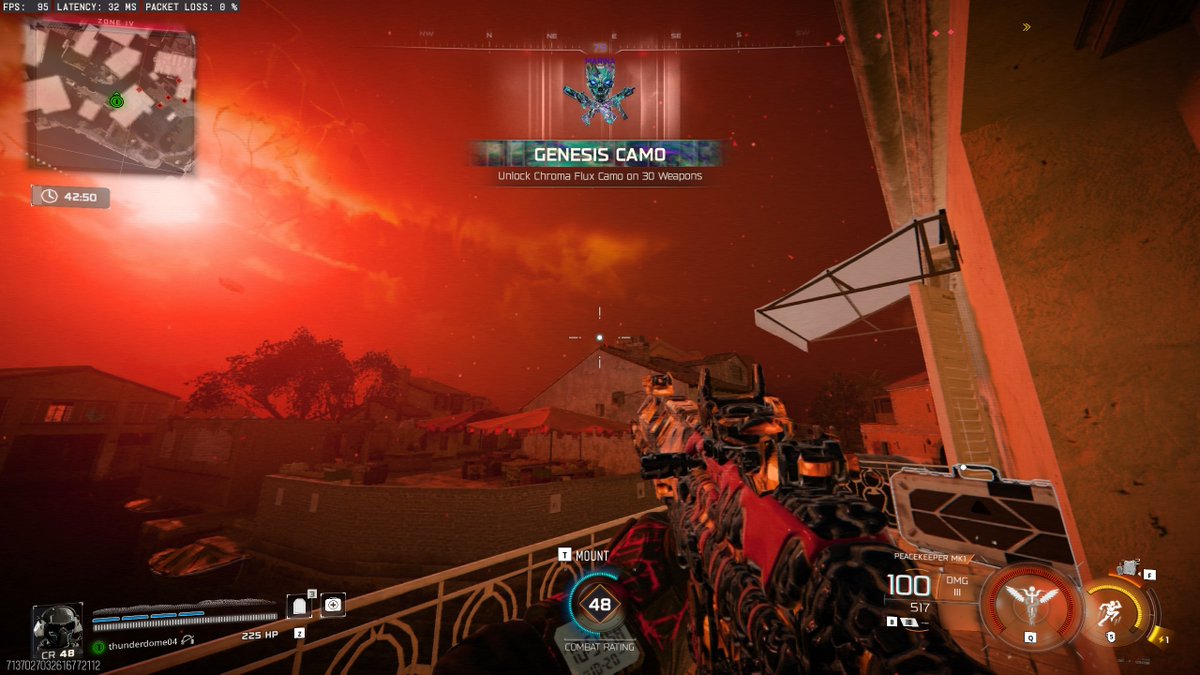
Task: Open the minimap in the corner
Action: click(x=108, y=98)
